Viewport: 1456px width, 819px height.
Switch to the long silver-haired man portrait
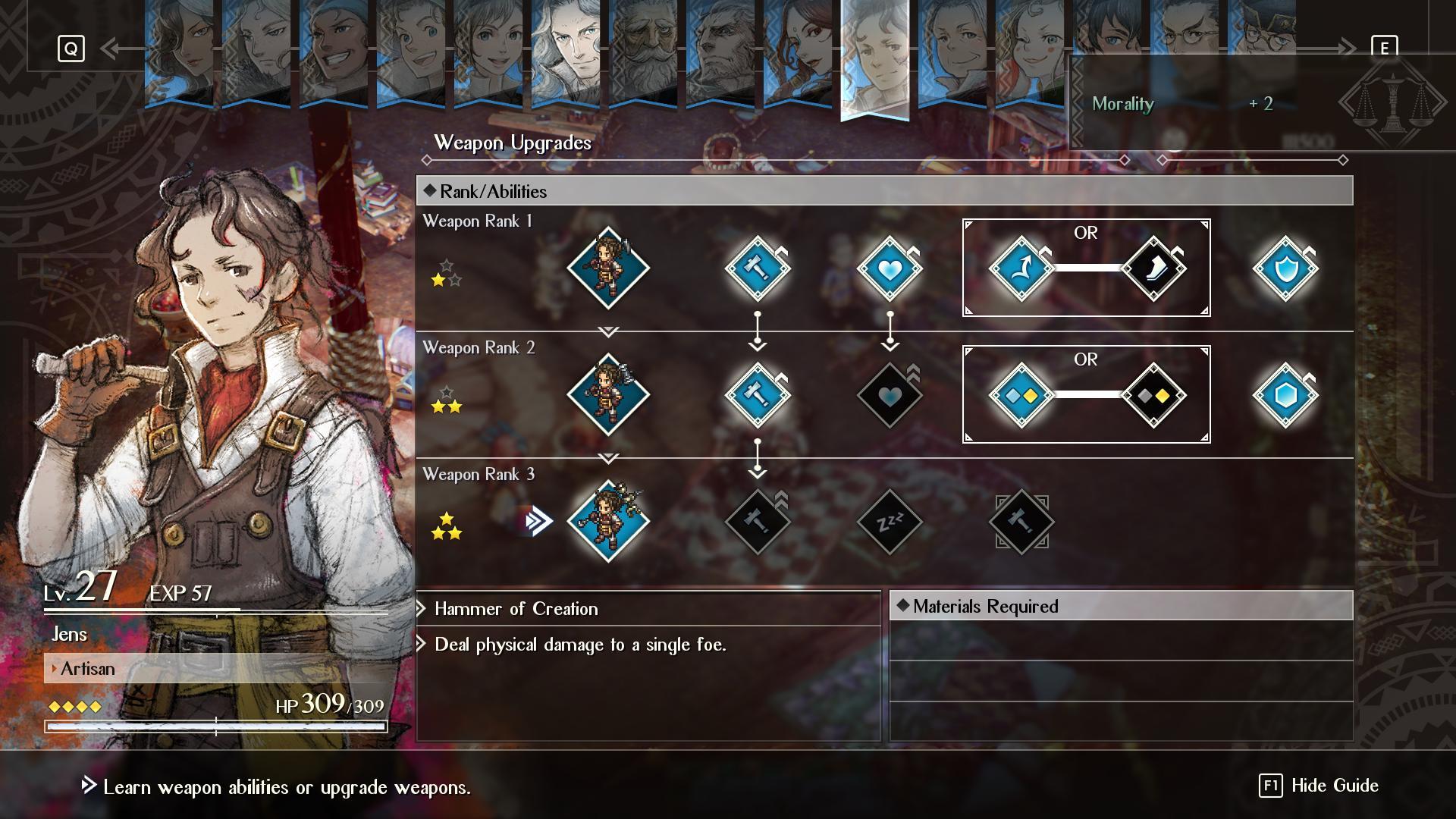[x=566, y=53]
